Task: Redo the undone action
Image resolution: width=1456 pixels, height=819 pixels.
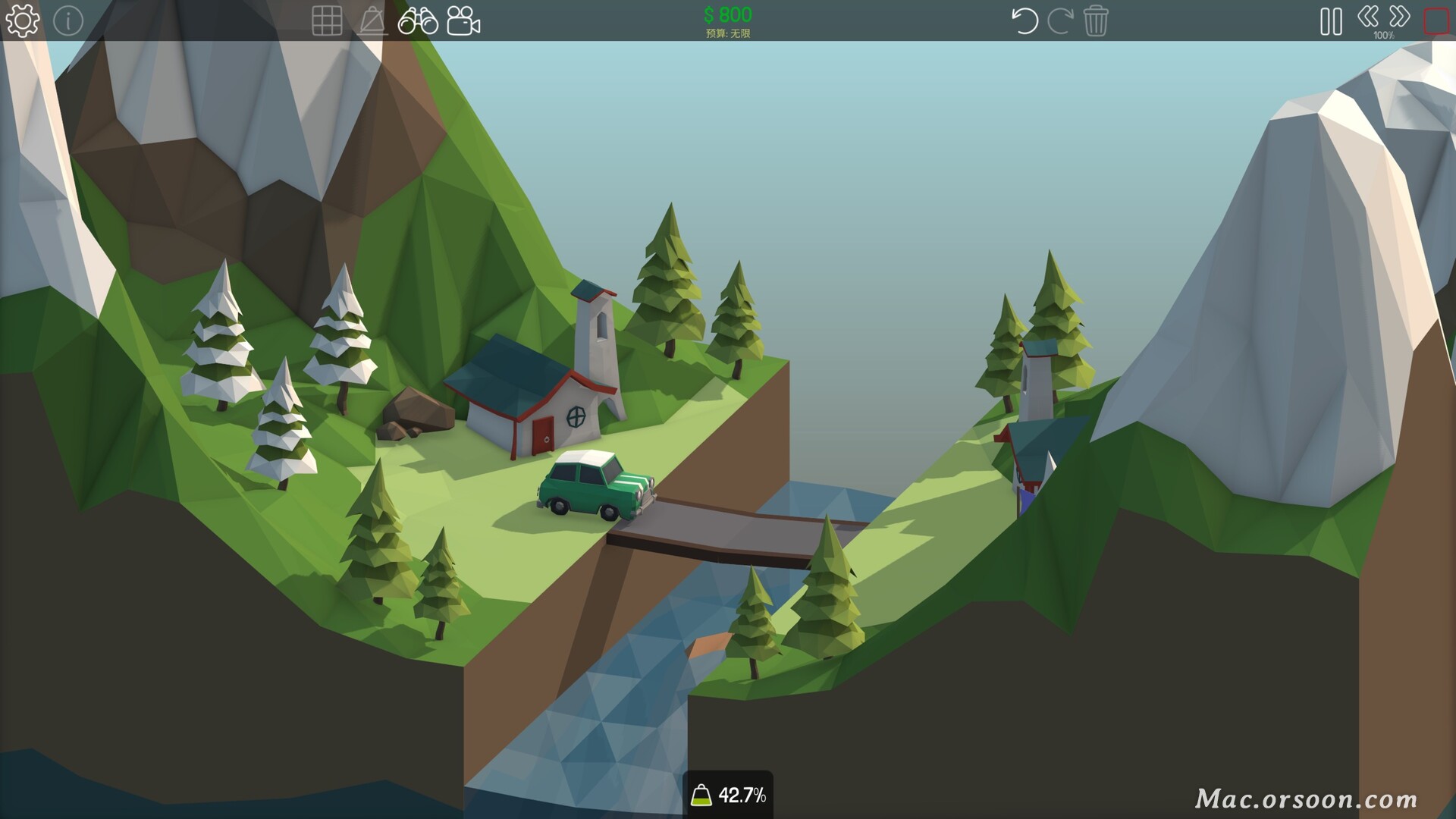Action: tap(1062, 22)
